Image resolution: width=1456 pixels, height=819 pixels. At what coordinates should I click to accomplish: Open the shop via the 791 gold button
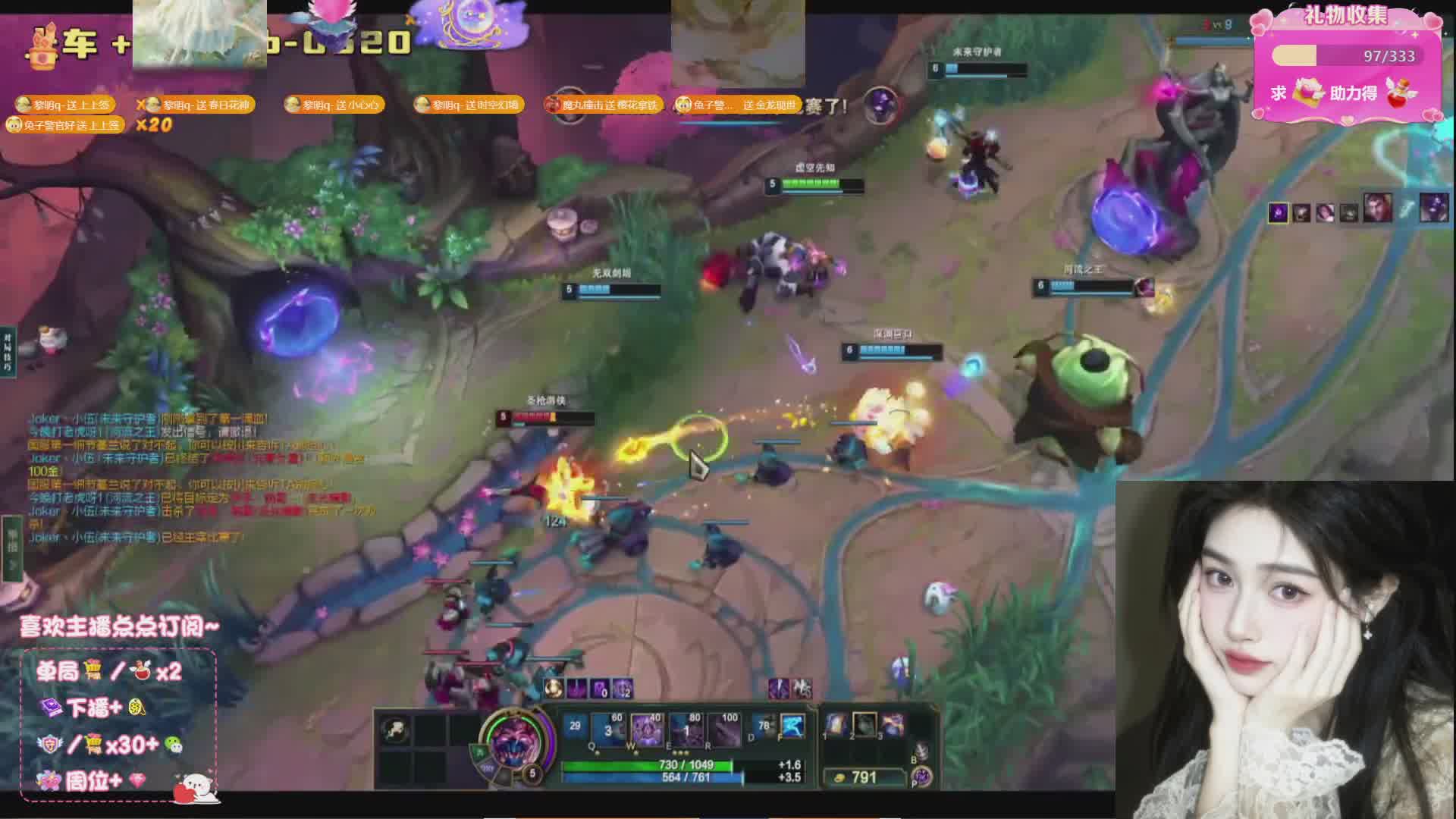pos(864,777)
